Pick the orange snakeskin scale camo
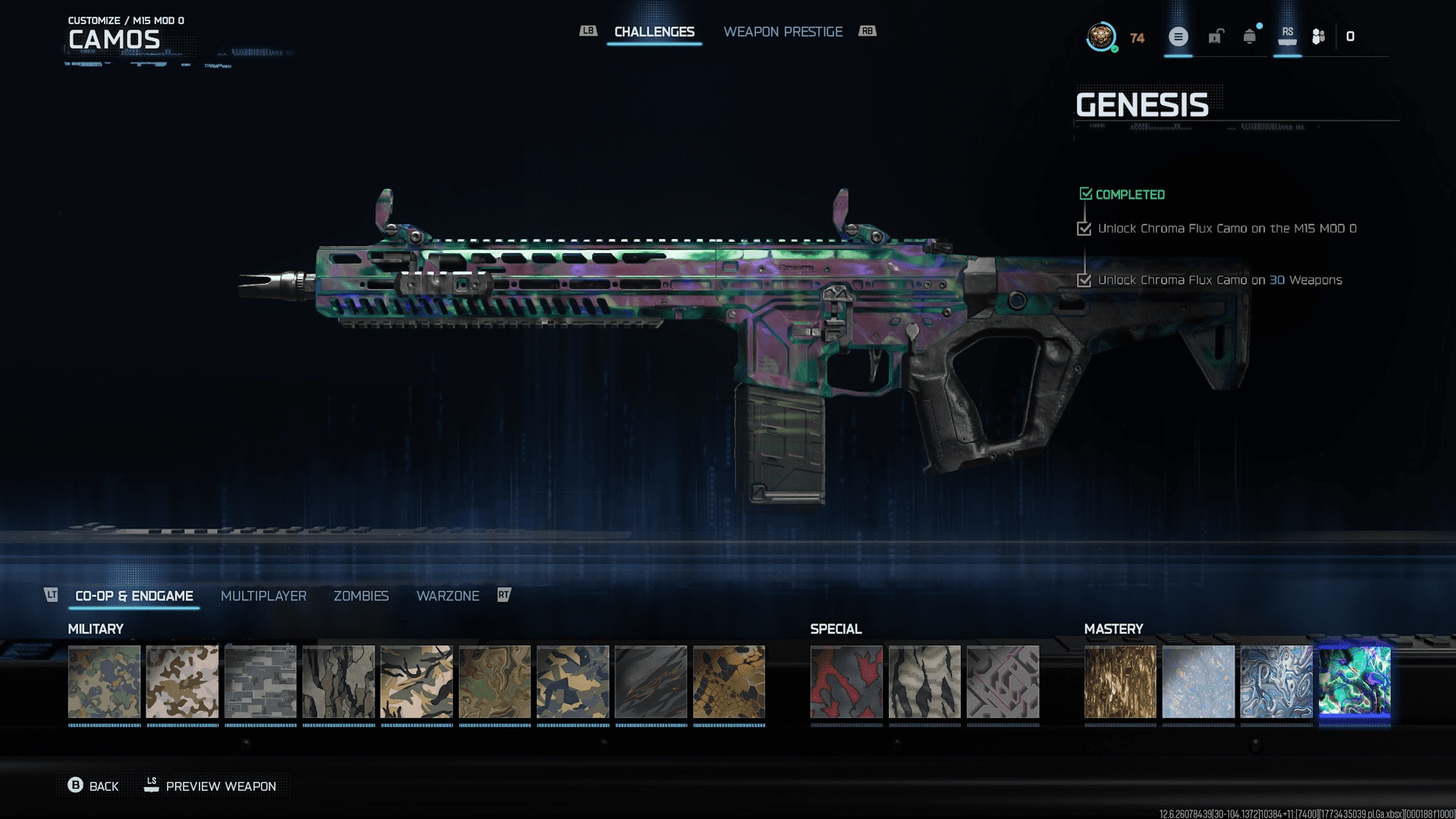The width and height of the screenshot is (1456, 819). pos(729,682)
